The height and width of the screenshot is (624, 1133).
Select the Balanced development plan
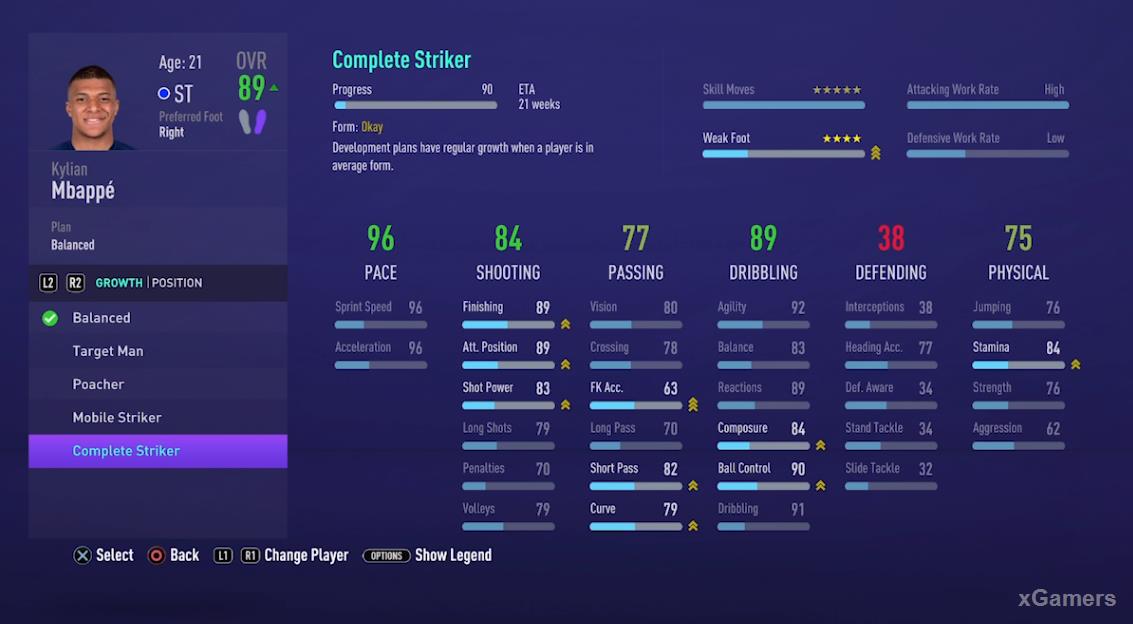(102, 318)
